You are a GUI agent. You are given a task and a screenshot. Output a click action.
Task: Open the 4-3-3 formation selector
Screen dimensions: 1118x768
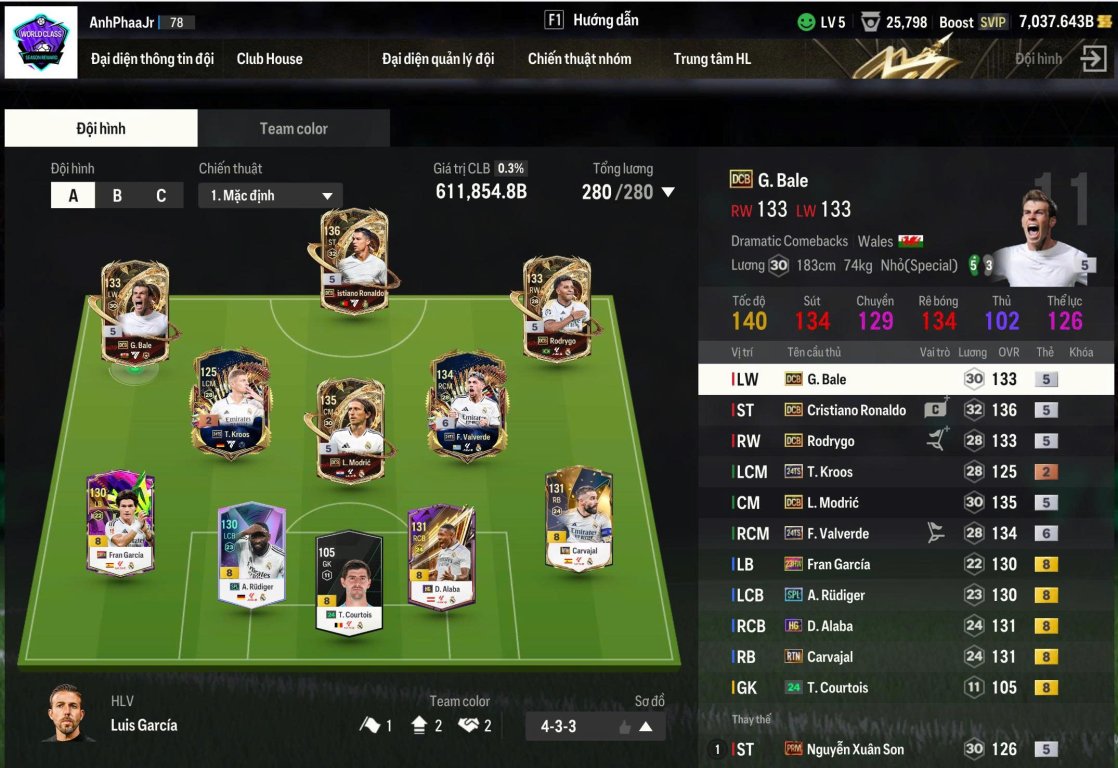point(595,727)
